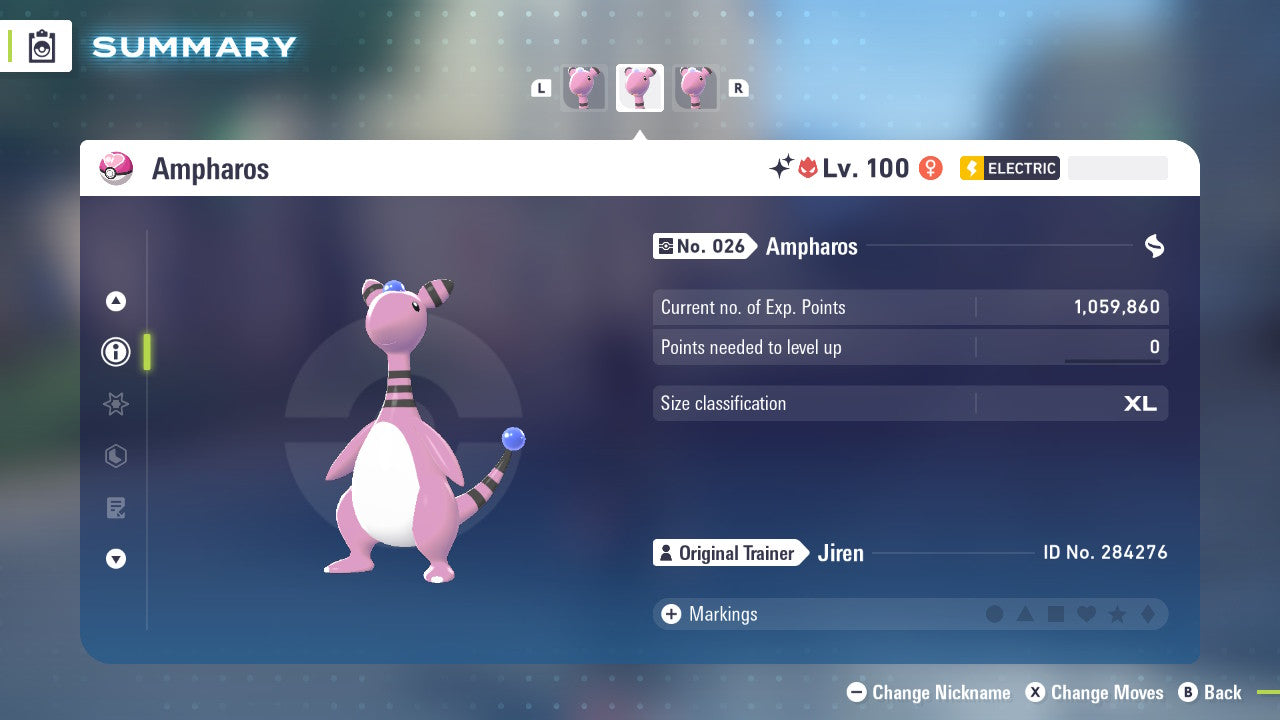Image resolution: width=1280 pixels, height=720 pixels.
Task: Click the up arrow to scroll pages
Action: (115, 300)
